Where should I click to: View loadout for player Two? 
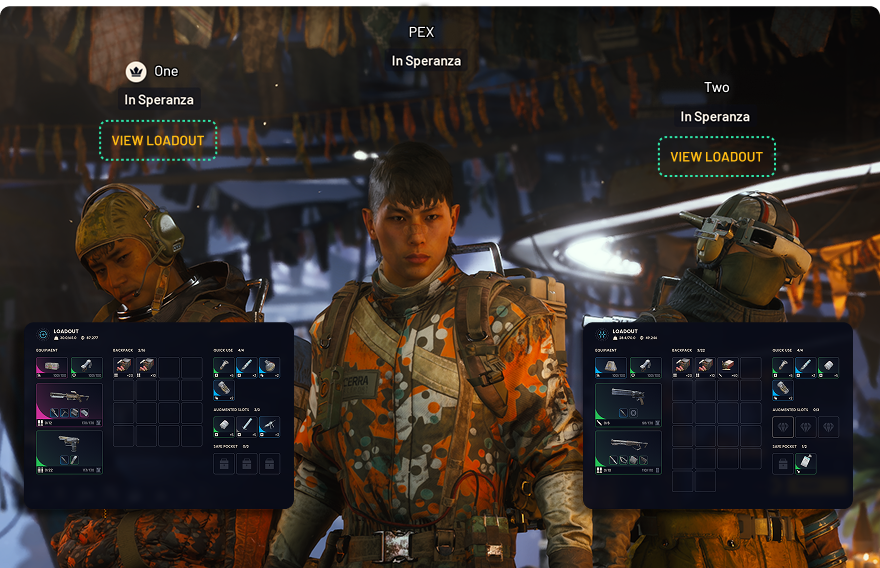tap(716, 157)
